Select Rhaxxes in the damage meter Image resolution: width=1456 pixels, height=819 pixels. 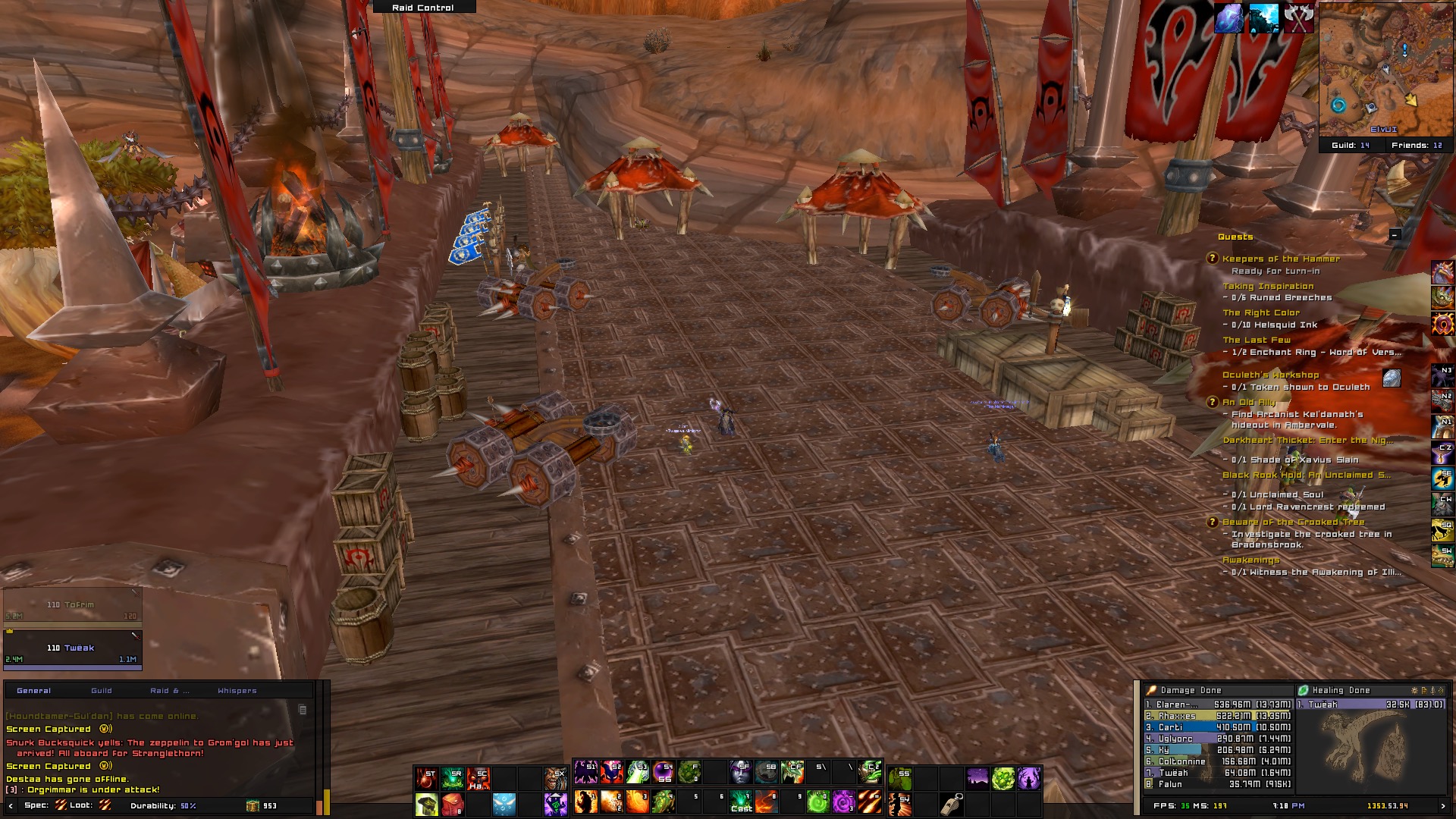pyautogui.click(x=1177, y=716)
